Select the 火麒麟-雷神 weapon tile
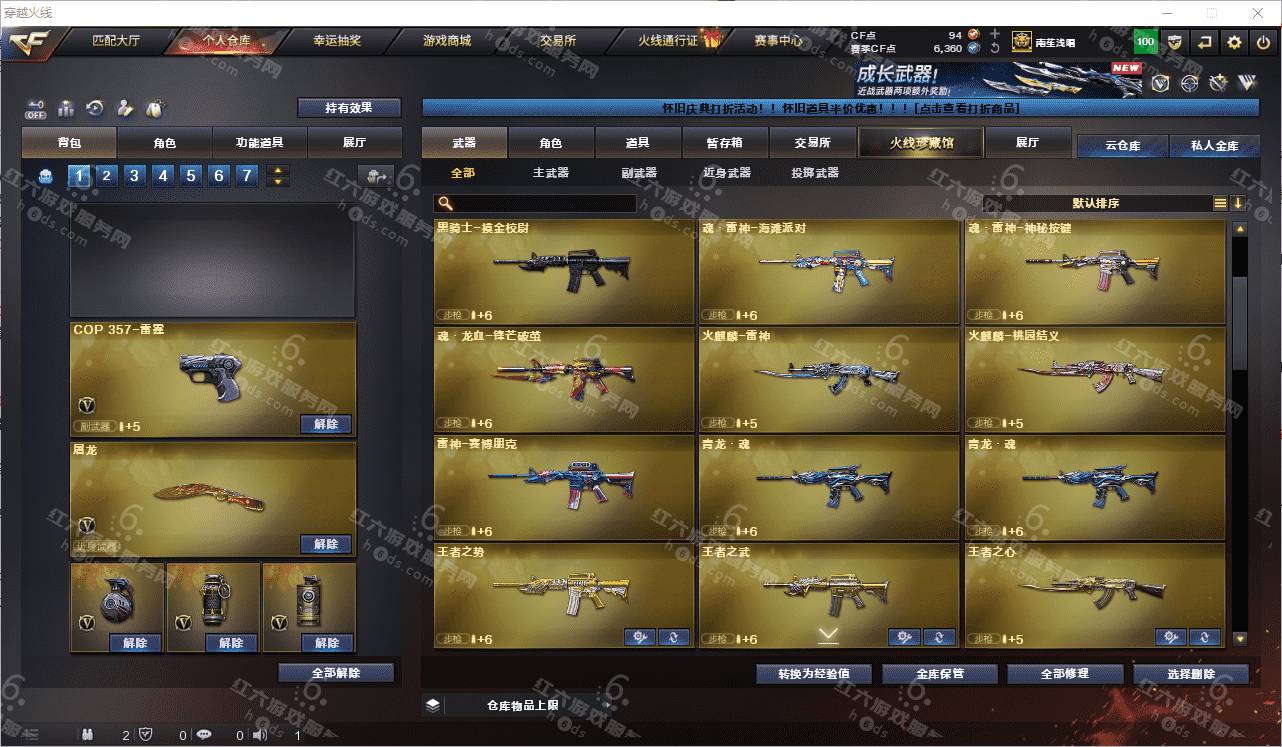 click(x=828, y=379)
